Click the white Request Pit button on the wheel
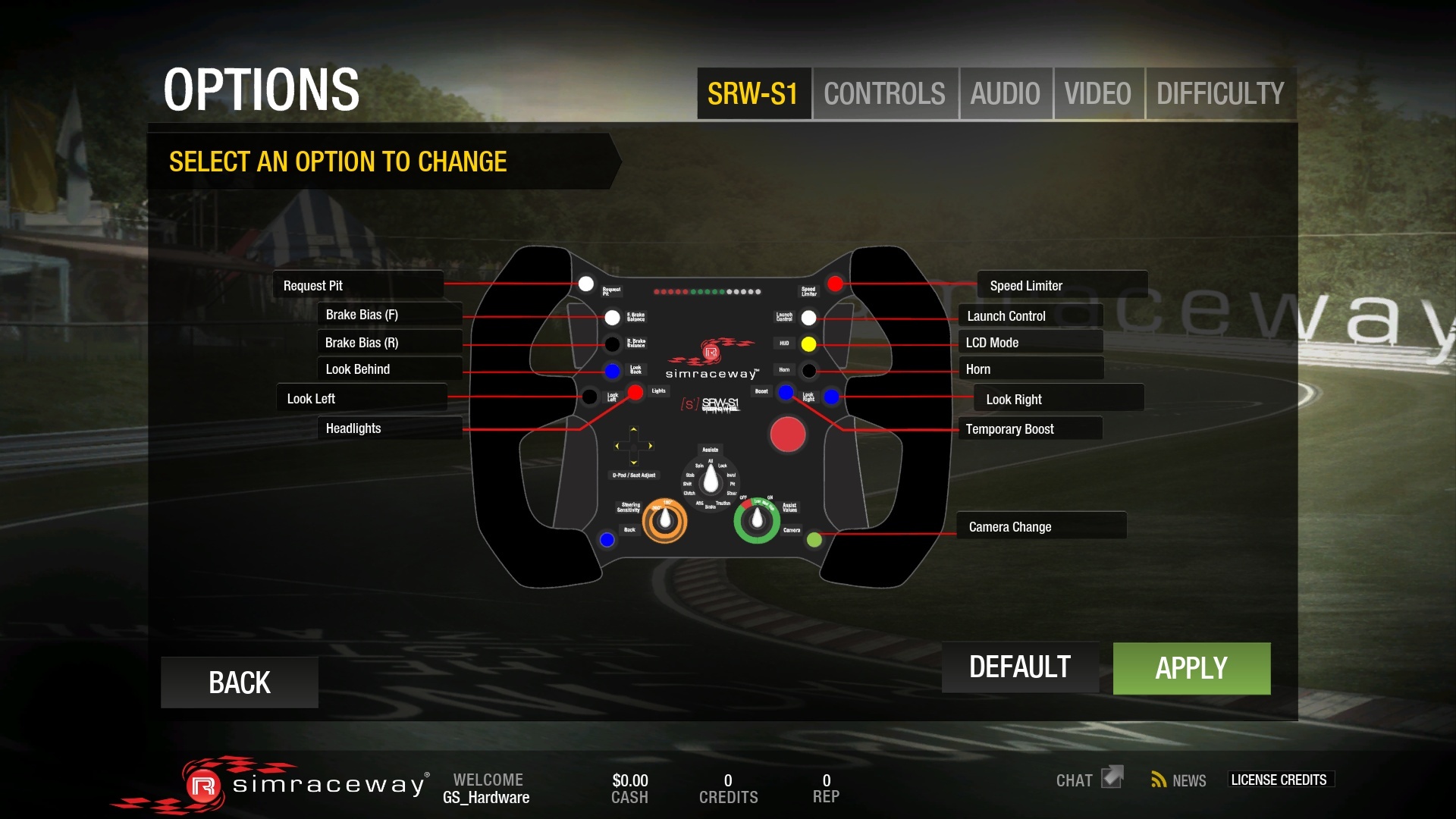1456x819 pixels. 586,284
